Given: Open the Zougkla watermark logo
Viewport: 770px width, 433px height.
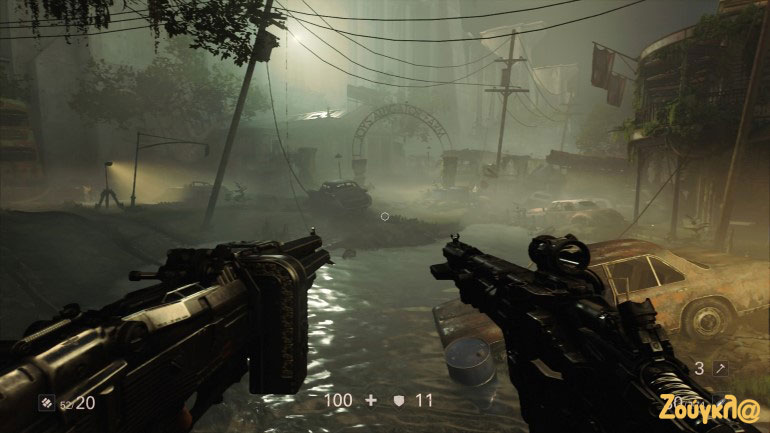Looking at the screenshot, I should pos(708,408).
